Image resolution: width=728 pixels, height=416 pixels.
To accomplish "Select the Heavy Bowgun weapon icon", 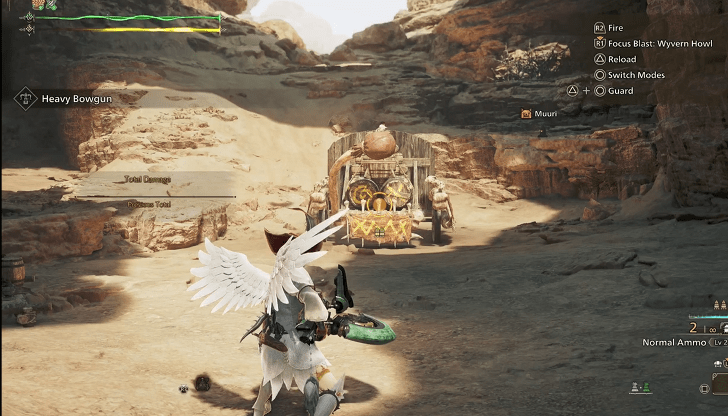I will pos(25,99).
